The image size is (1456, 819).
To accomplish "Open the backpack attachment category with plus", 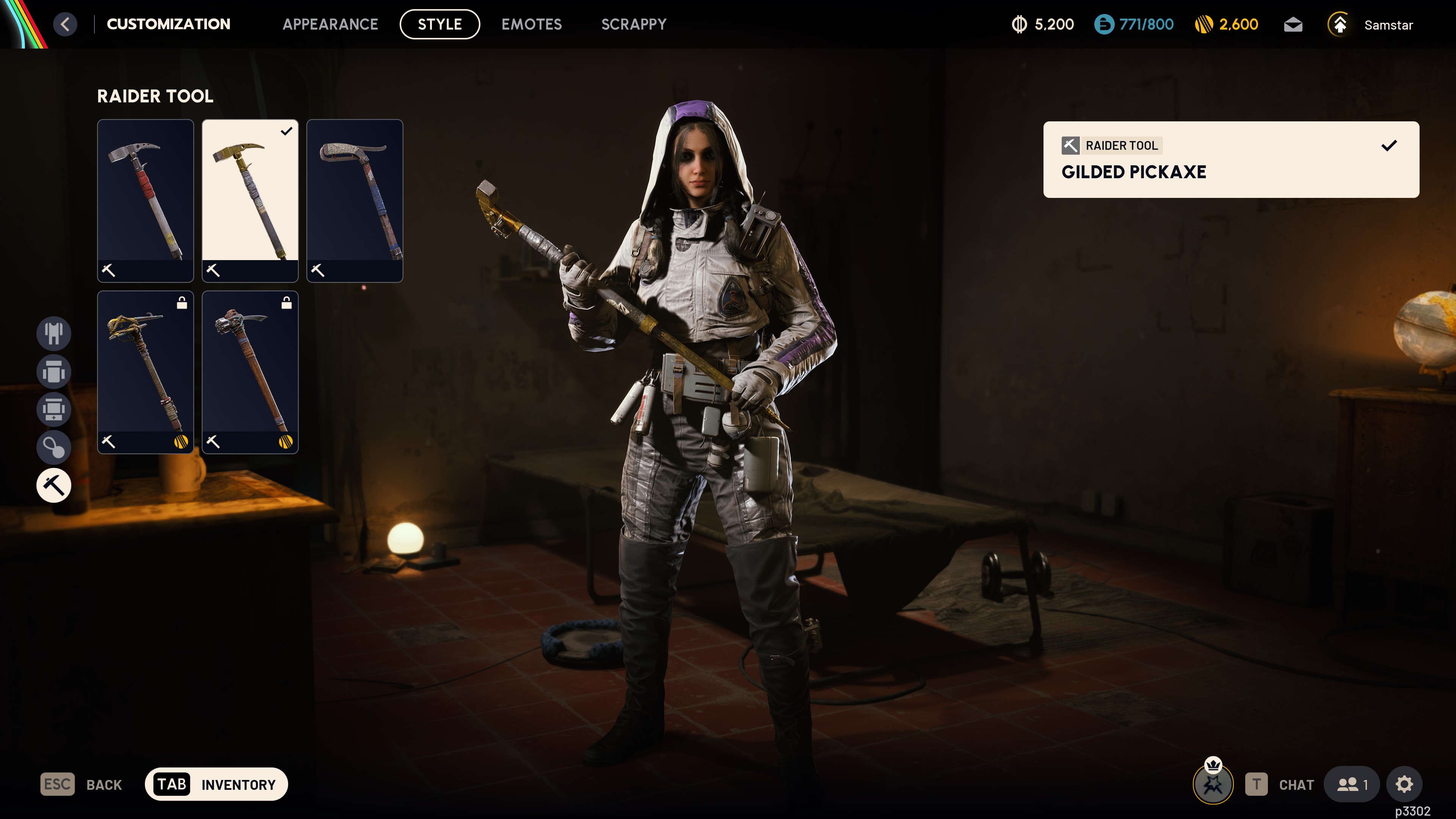I will (54, 409).
